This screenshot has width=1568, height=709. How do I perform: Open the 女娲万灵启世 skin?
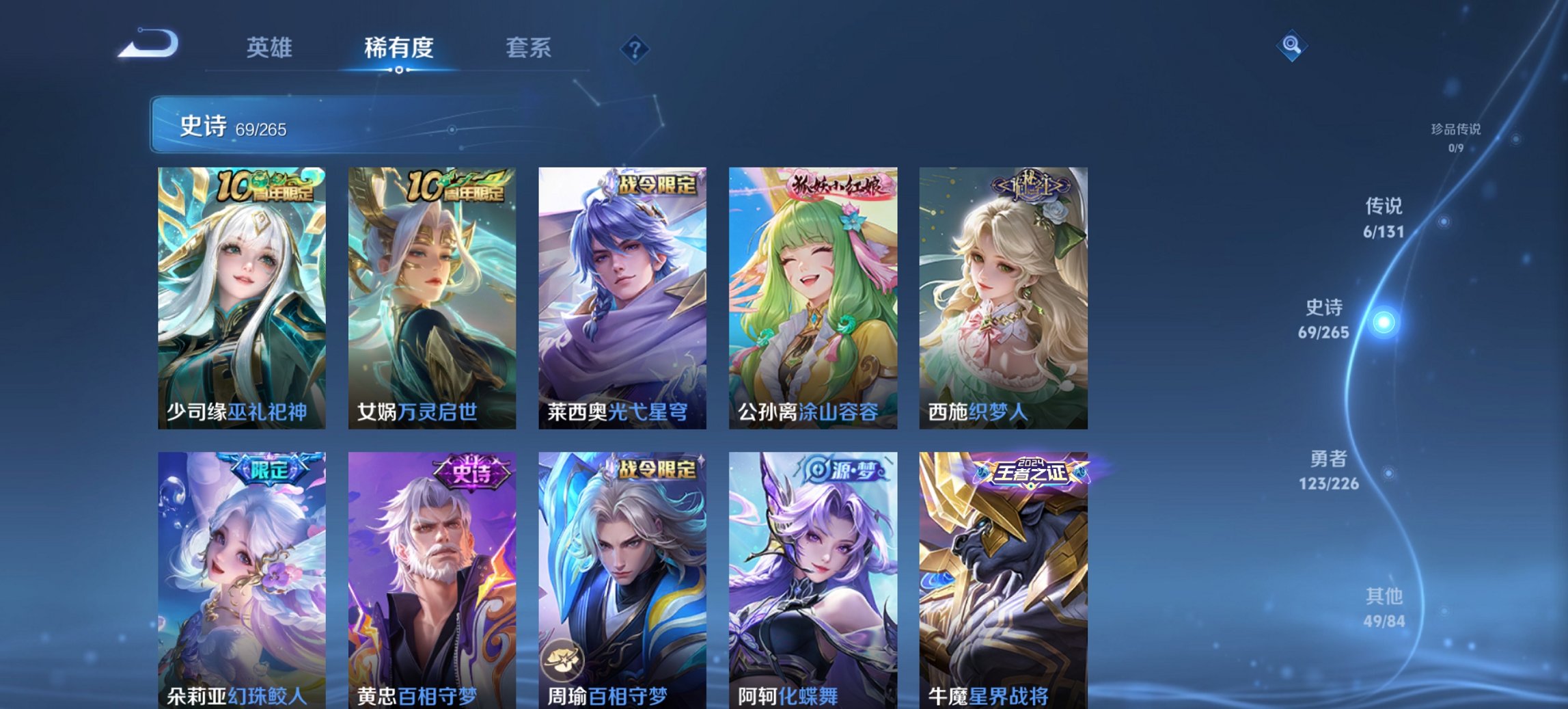click(x=429, y=294)
